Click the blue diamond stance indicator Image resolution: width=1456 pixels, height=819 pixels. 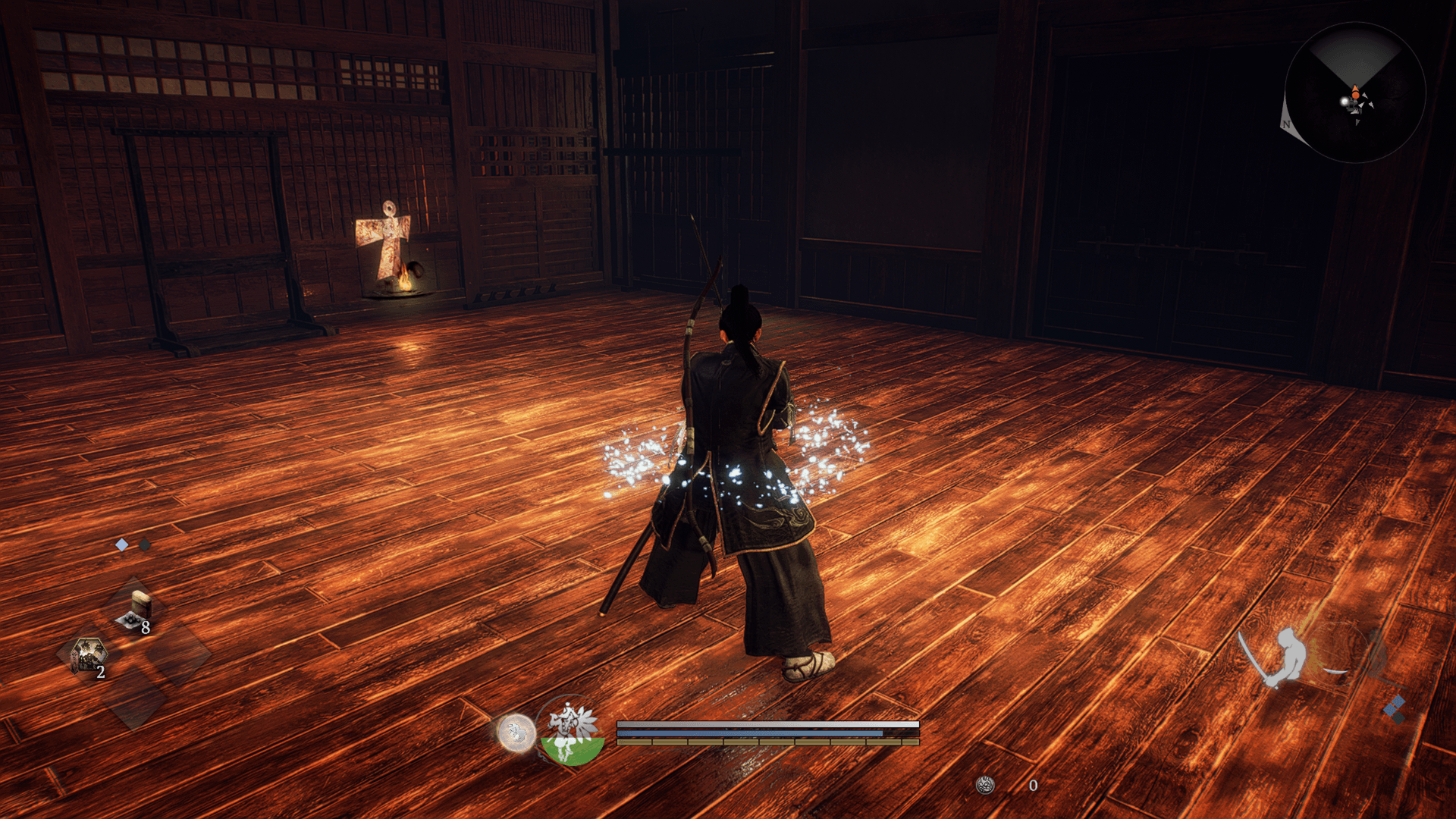[x=1395, y=709]
